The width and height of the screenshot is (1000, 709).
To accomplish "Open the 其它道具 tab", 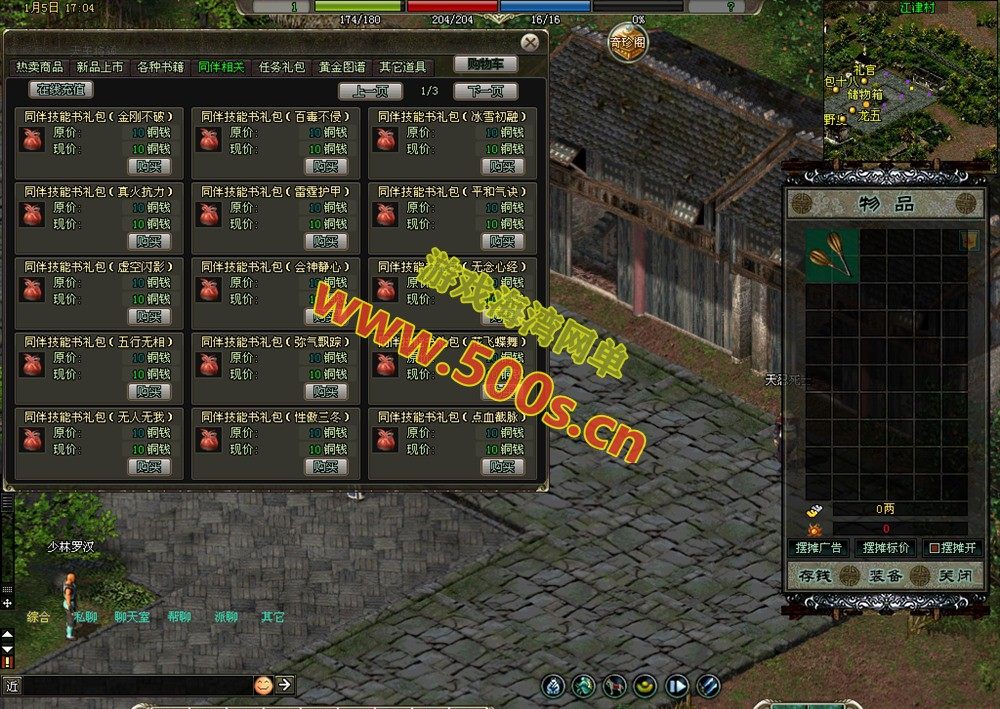I will (x=402, y=67).
